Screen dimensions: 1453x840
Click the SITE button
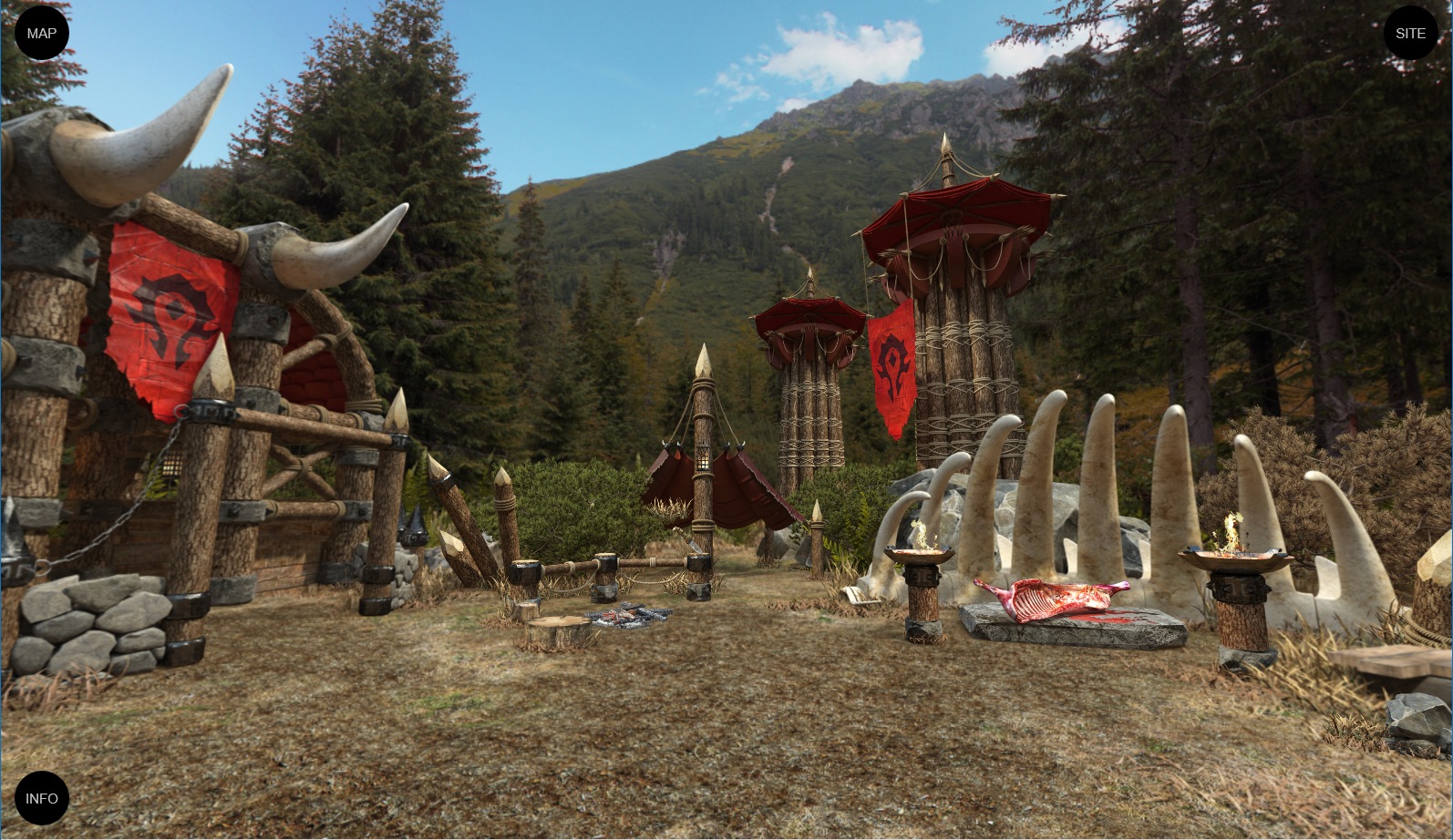(x=1410, y=34)
